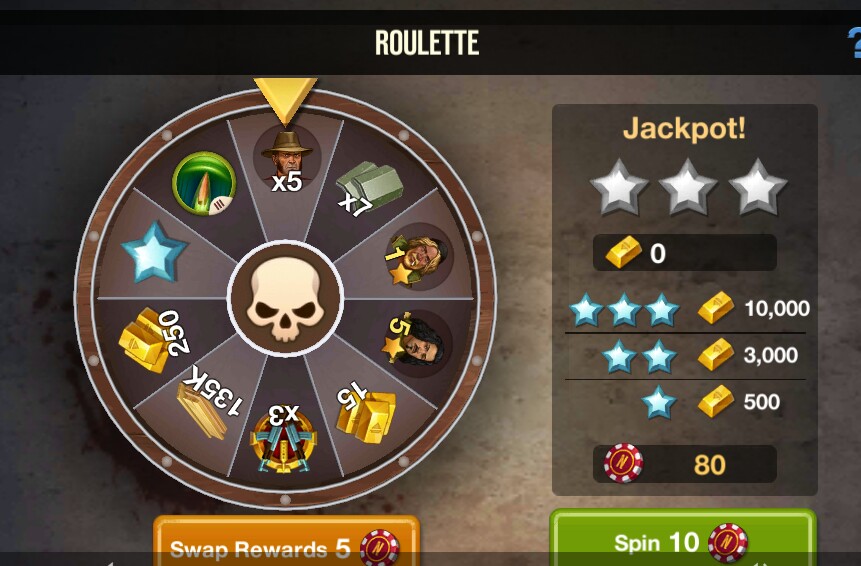
Task: Pick the green radar badge reward
Action: click(x=203, y=184)
